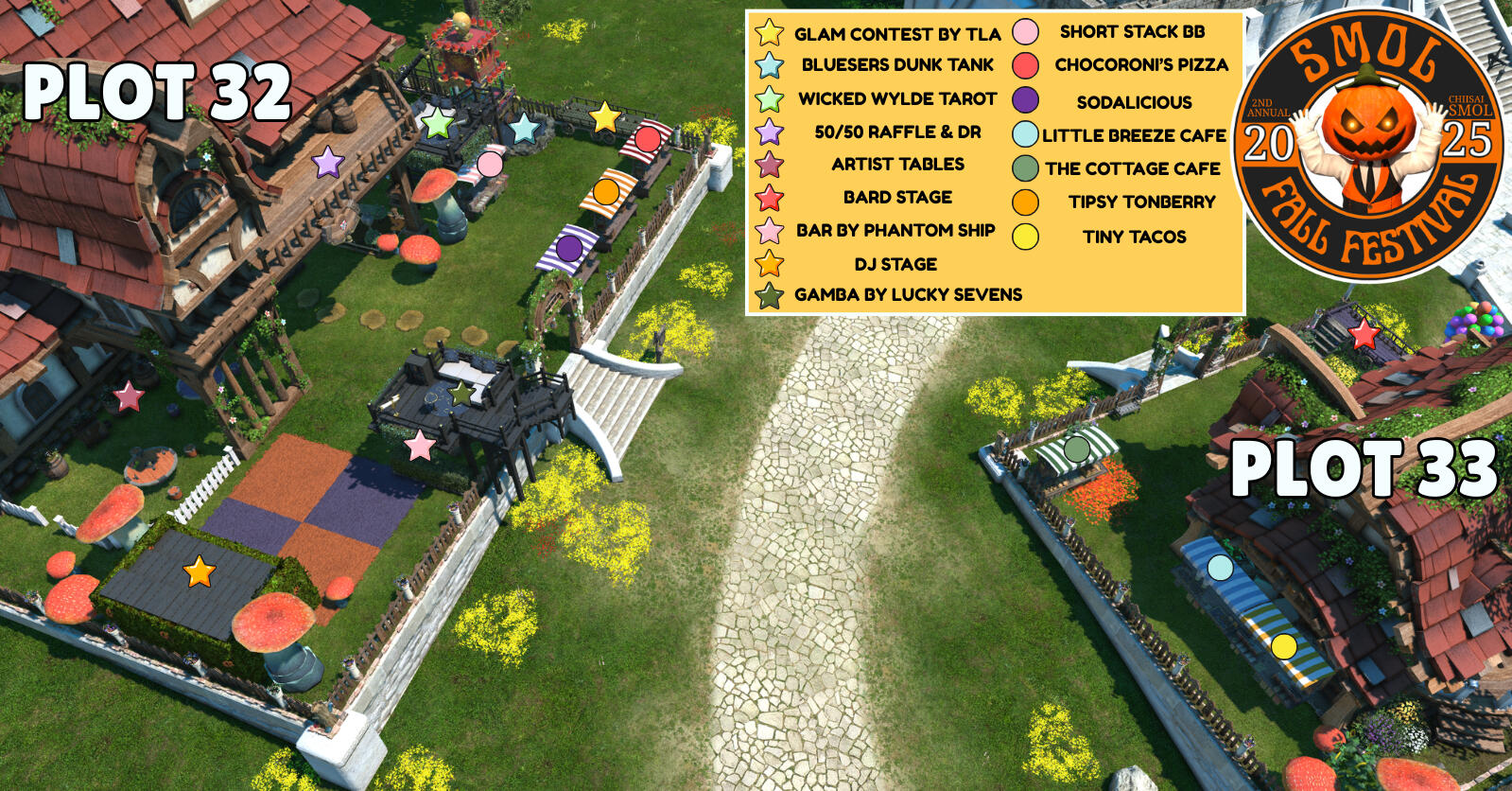Select the Short Stack BB legend entry
This screenshot has height=791, width=1512.
(1131, 32)
